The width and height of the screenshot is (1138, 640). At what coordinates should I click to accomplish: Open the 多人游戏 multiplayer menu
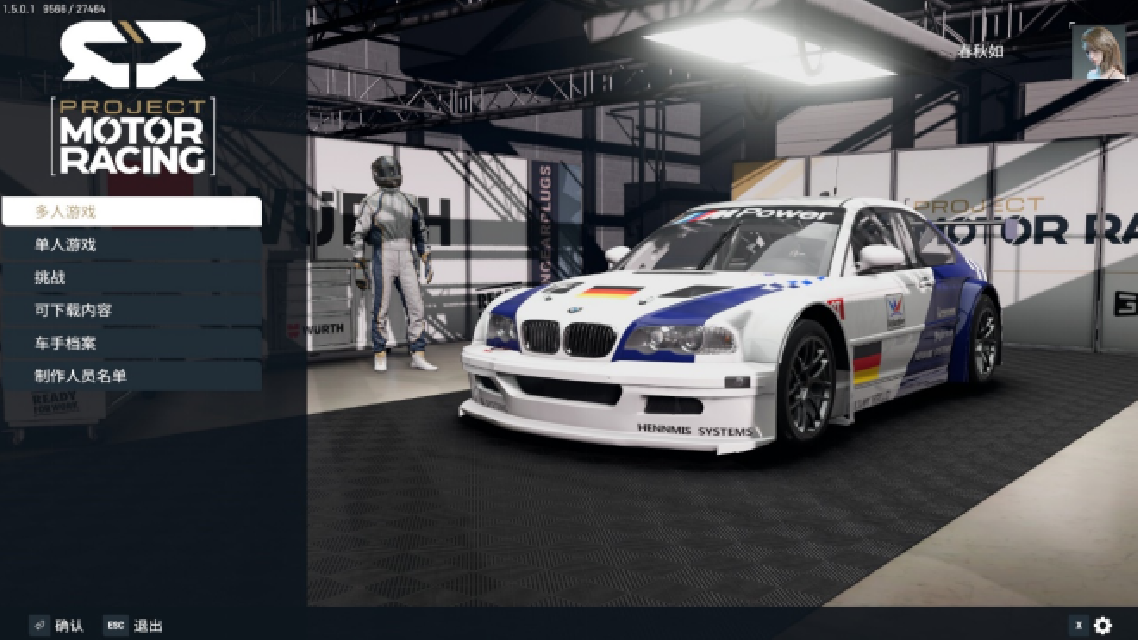pos(131,212)
